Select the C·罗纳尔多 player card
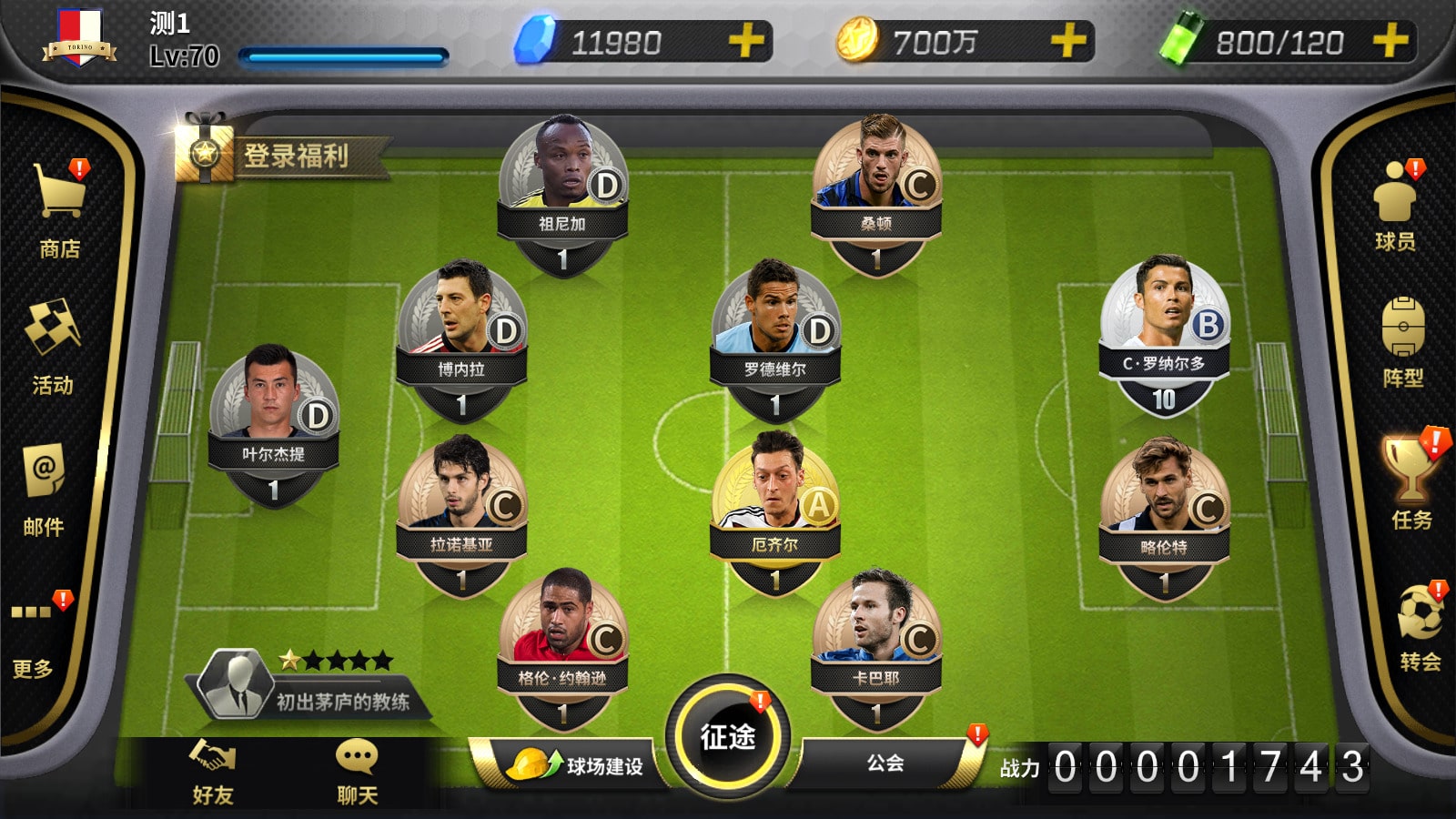The image size is (1456, 819). coord(1164,334)
